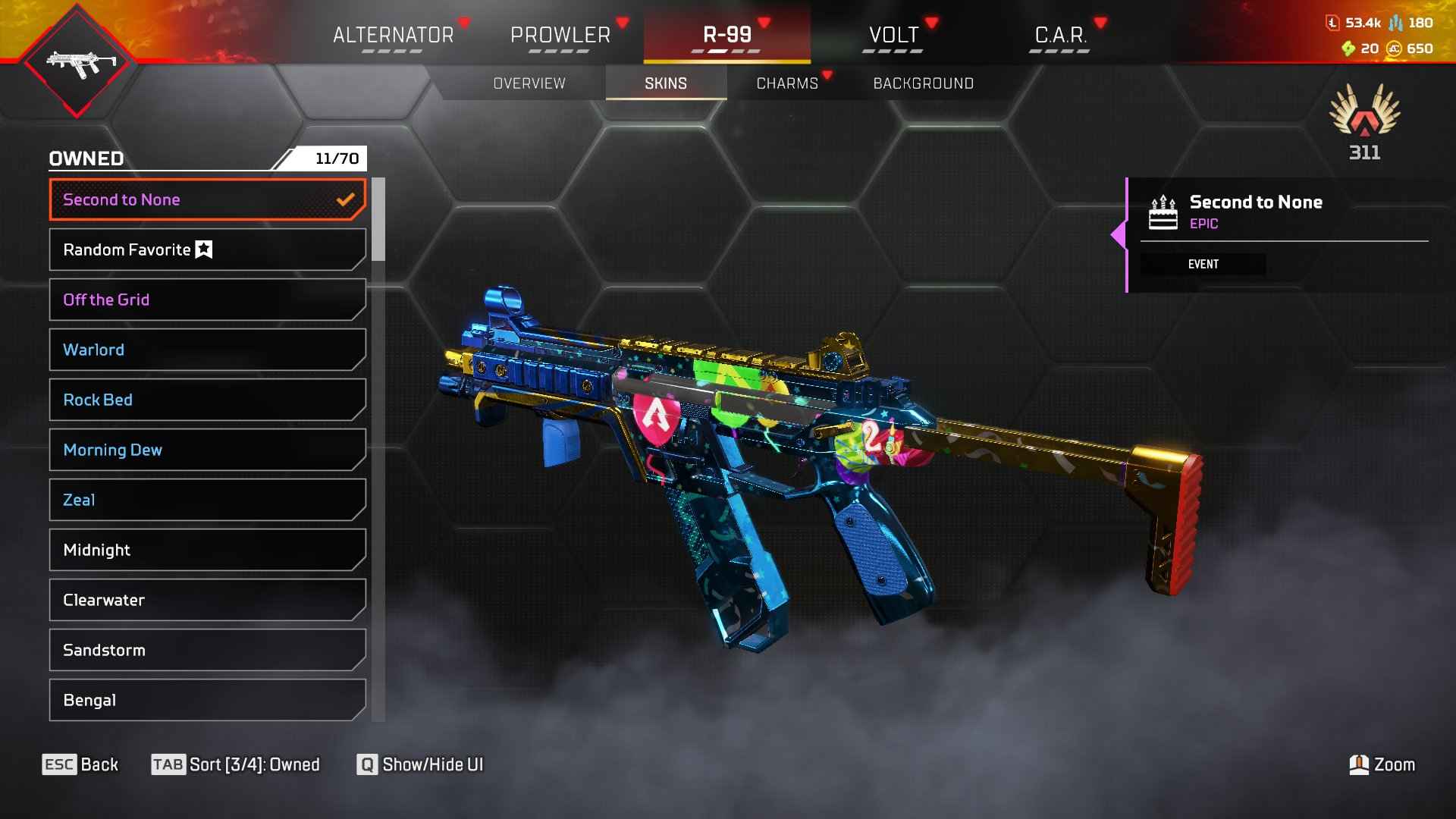Select the Zeal skin
Viewport: 1456px width, 819px height.
[207, 500]
